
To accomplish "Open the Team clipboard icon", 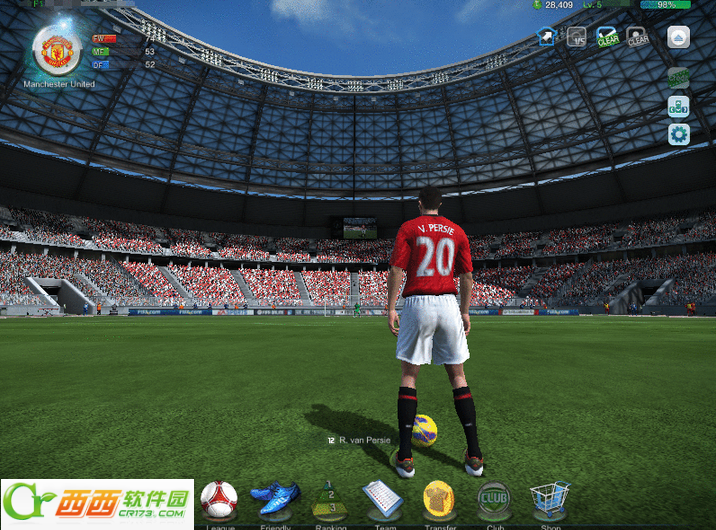I will coord(381,498).
